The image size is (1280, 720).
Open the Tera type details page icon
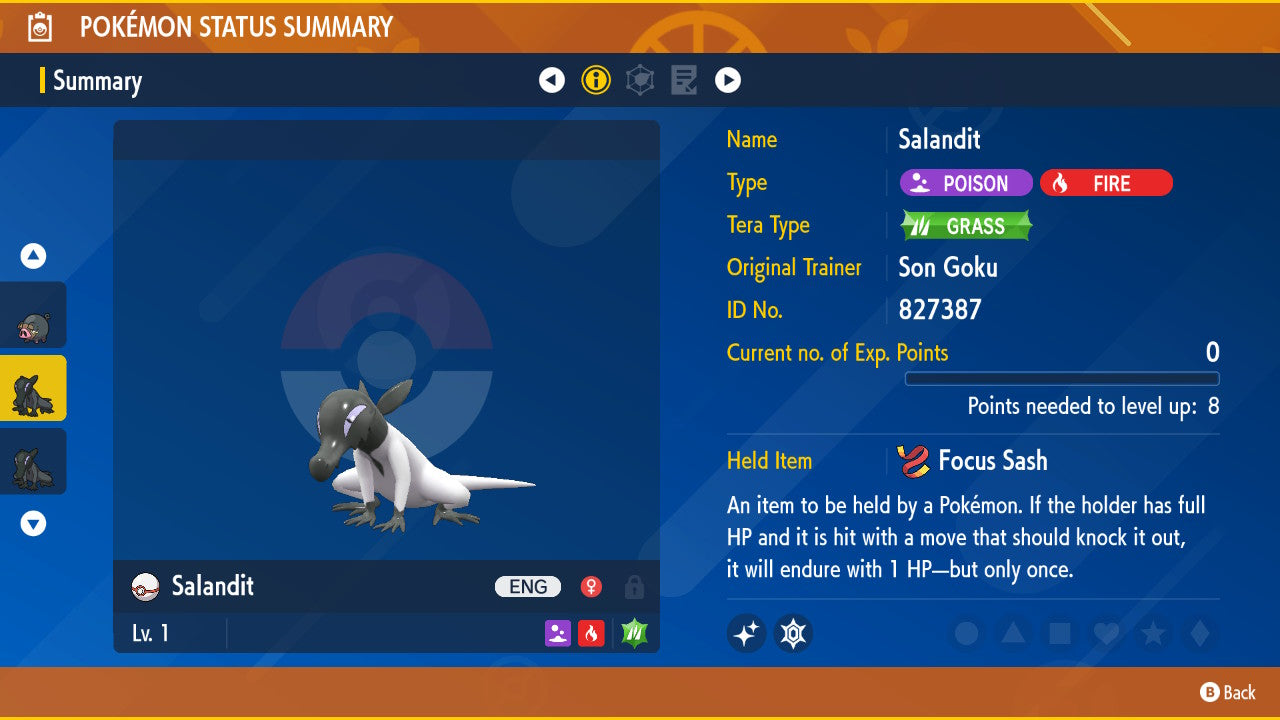coord(639,80)
